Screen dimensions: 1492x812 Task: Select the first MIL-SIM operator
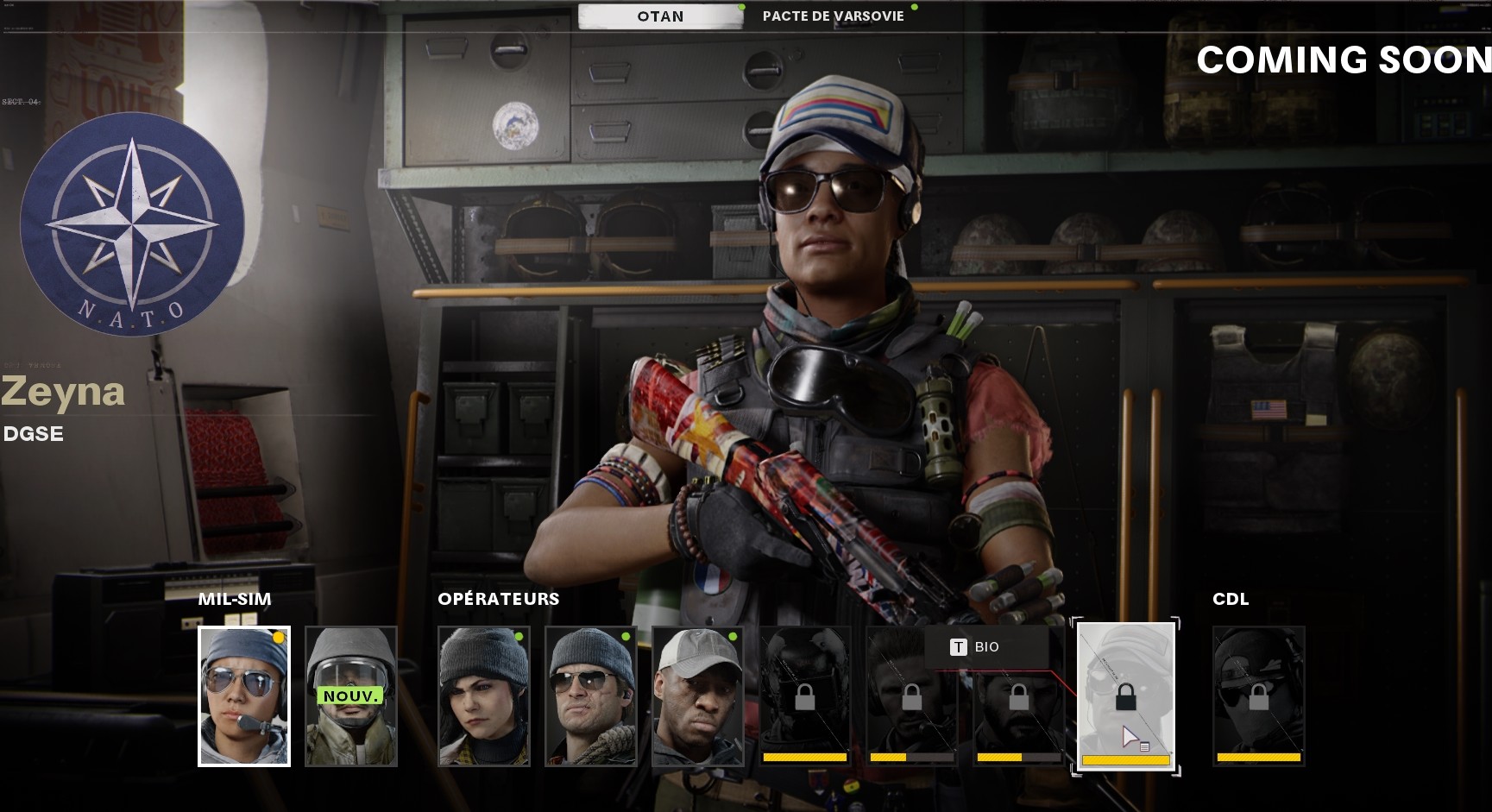[x=244, y=697]
